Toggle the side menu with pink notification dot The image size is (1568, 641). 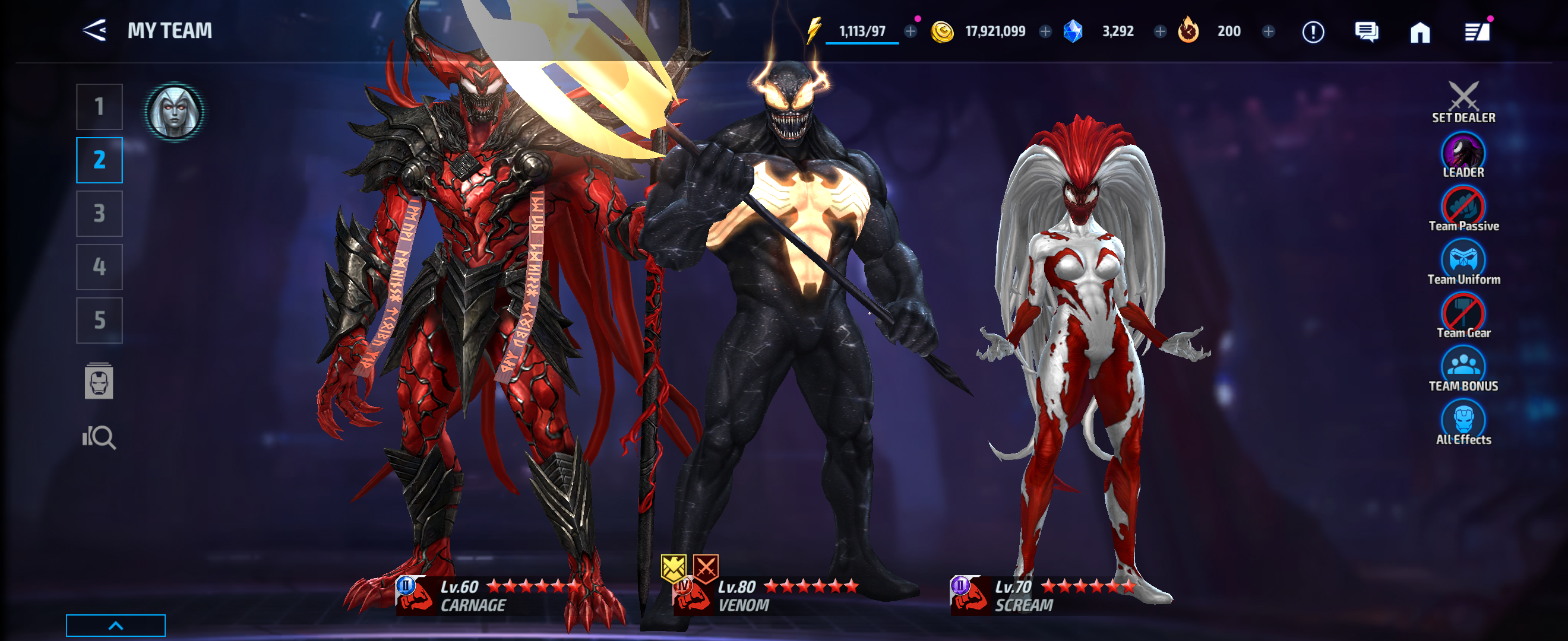(1475, 31)
